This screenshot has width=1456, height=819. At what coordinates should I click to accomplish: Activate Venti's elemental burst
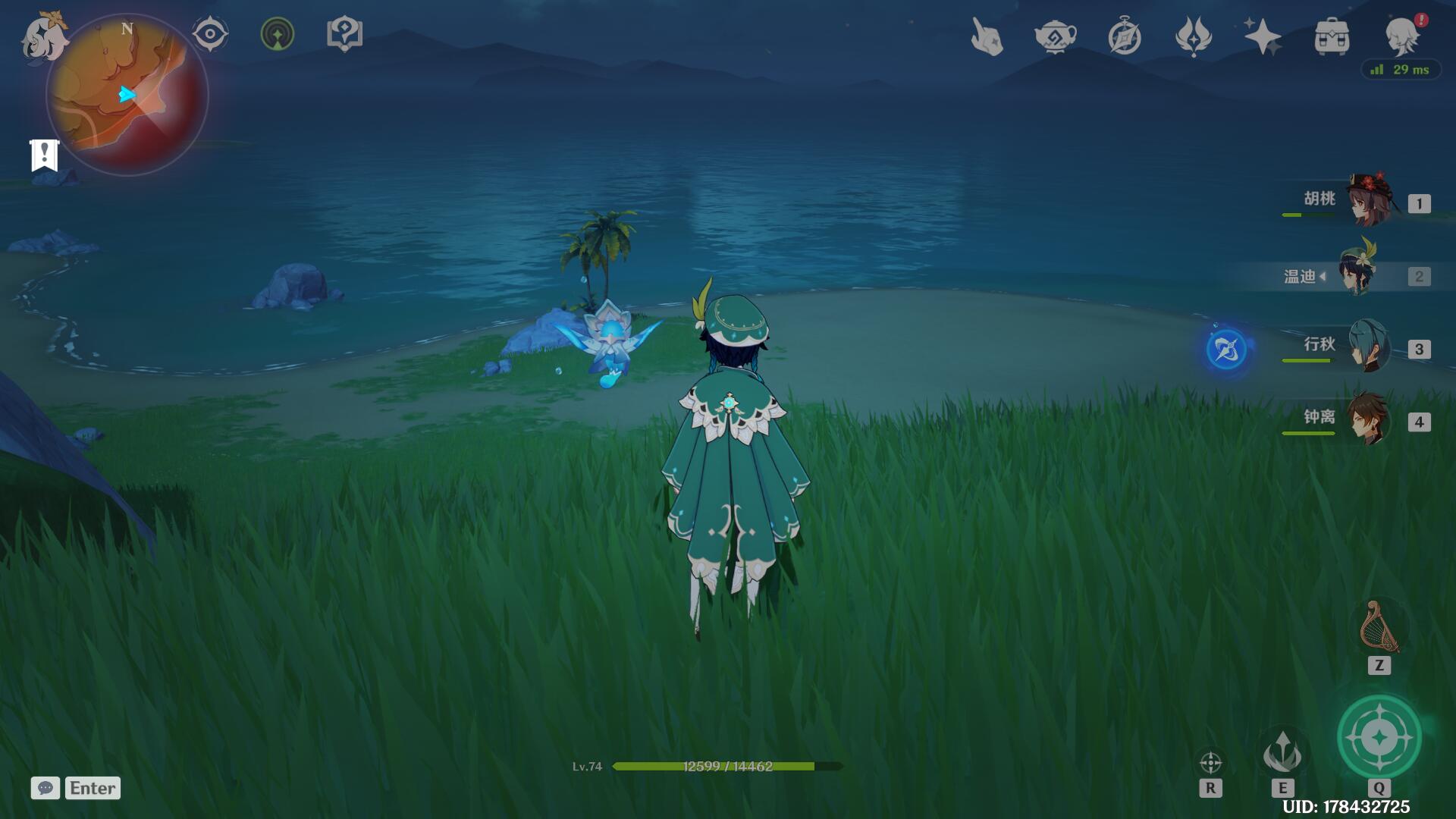click(1379, 737)
